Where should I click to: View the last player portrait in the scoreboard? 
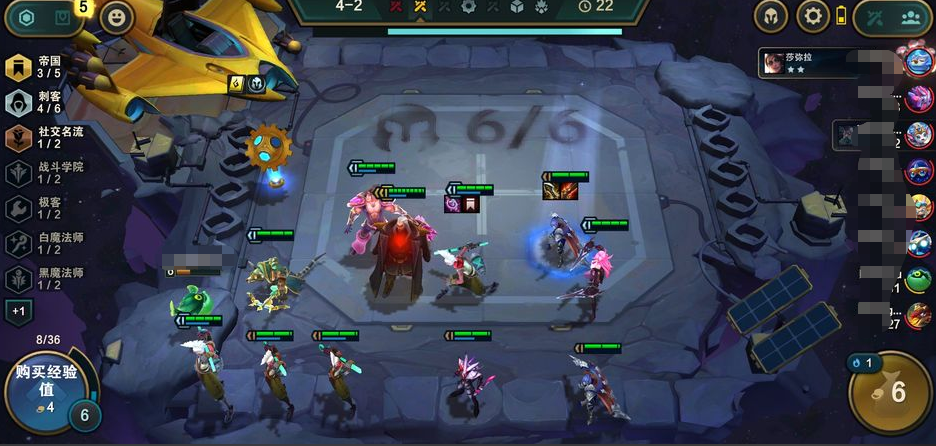(918, 317)
